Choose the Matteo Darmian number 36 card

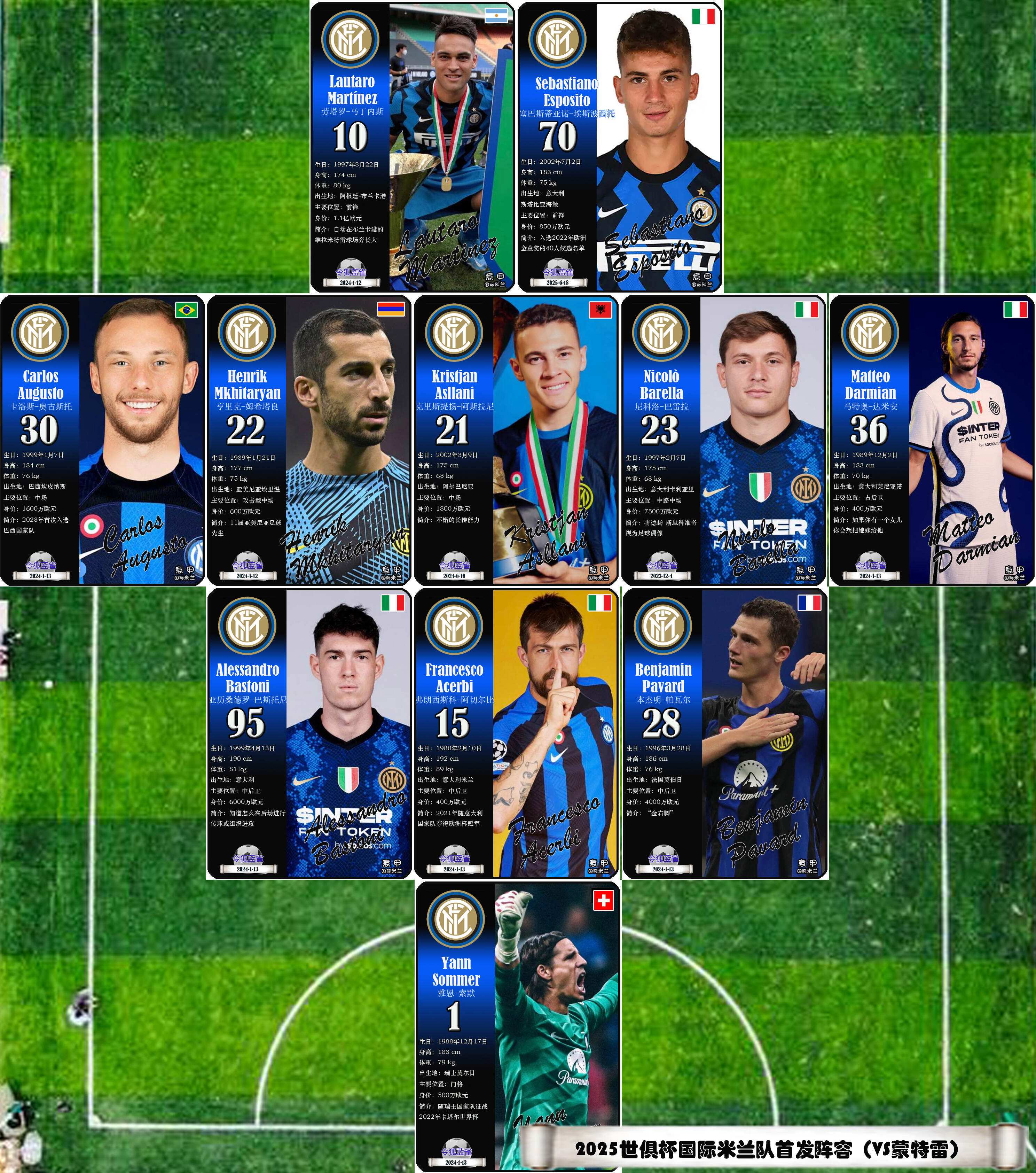tap(932, 440)
